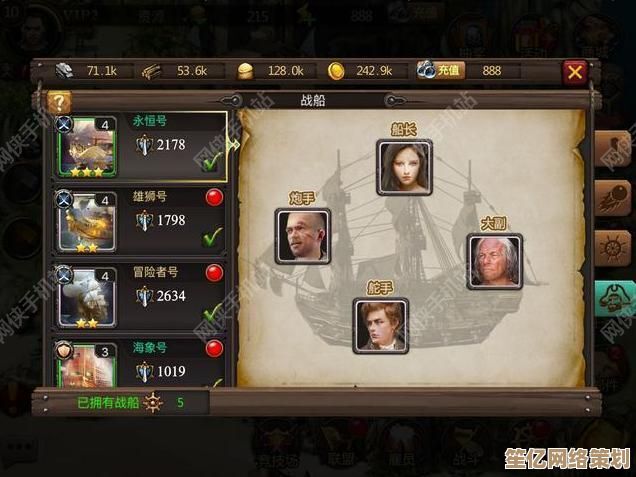Open the question mark help icon

59,101
